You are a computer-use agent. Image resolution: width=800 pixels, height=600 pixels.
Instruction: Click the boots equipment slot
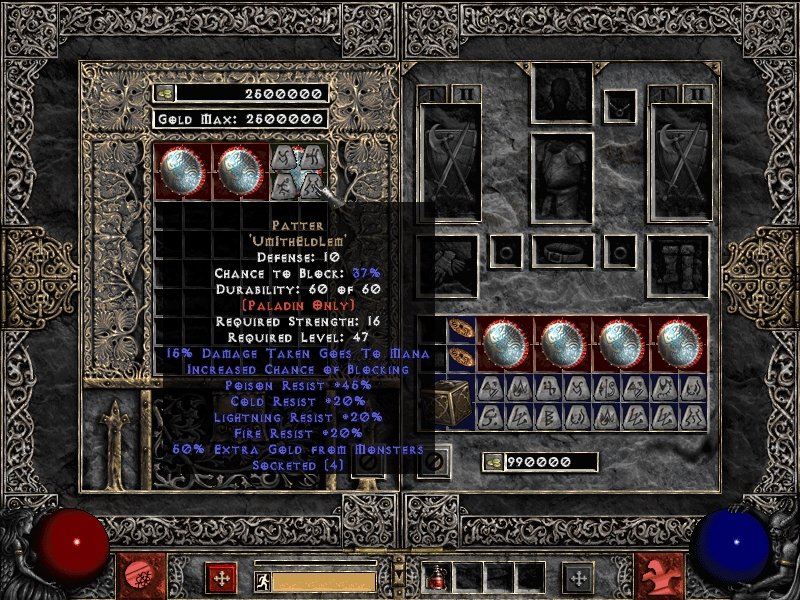tap(677, 260)
